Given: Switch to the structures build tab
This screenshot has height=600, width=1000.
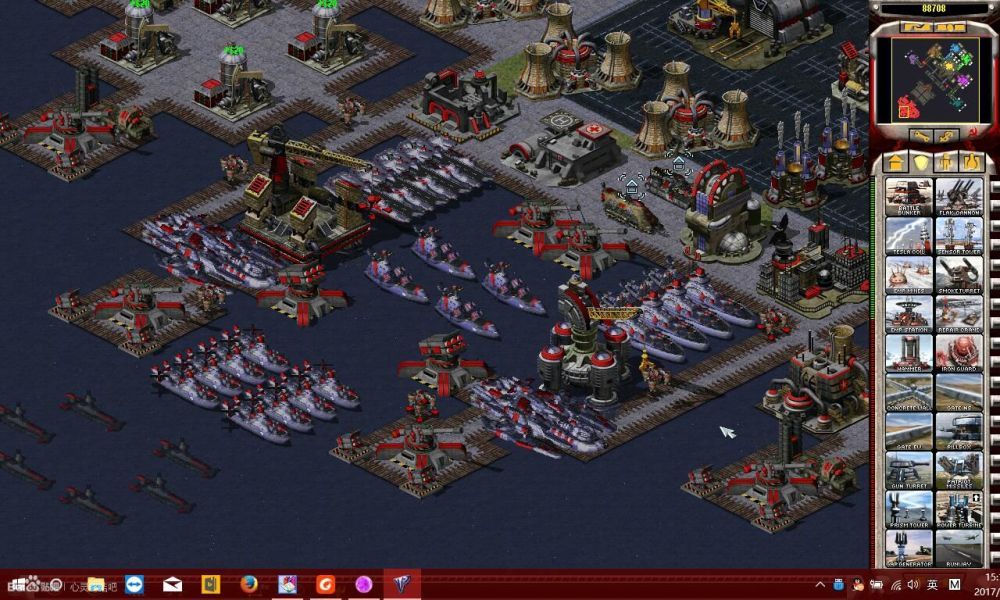Looking at the screenshot, I should (896, 162).
